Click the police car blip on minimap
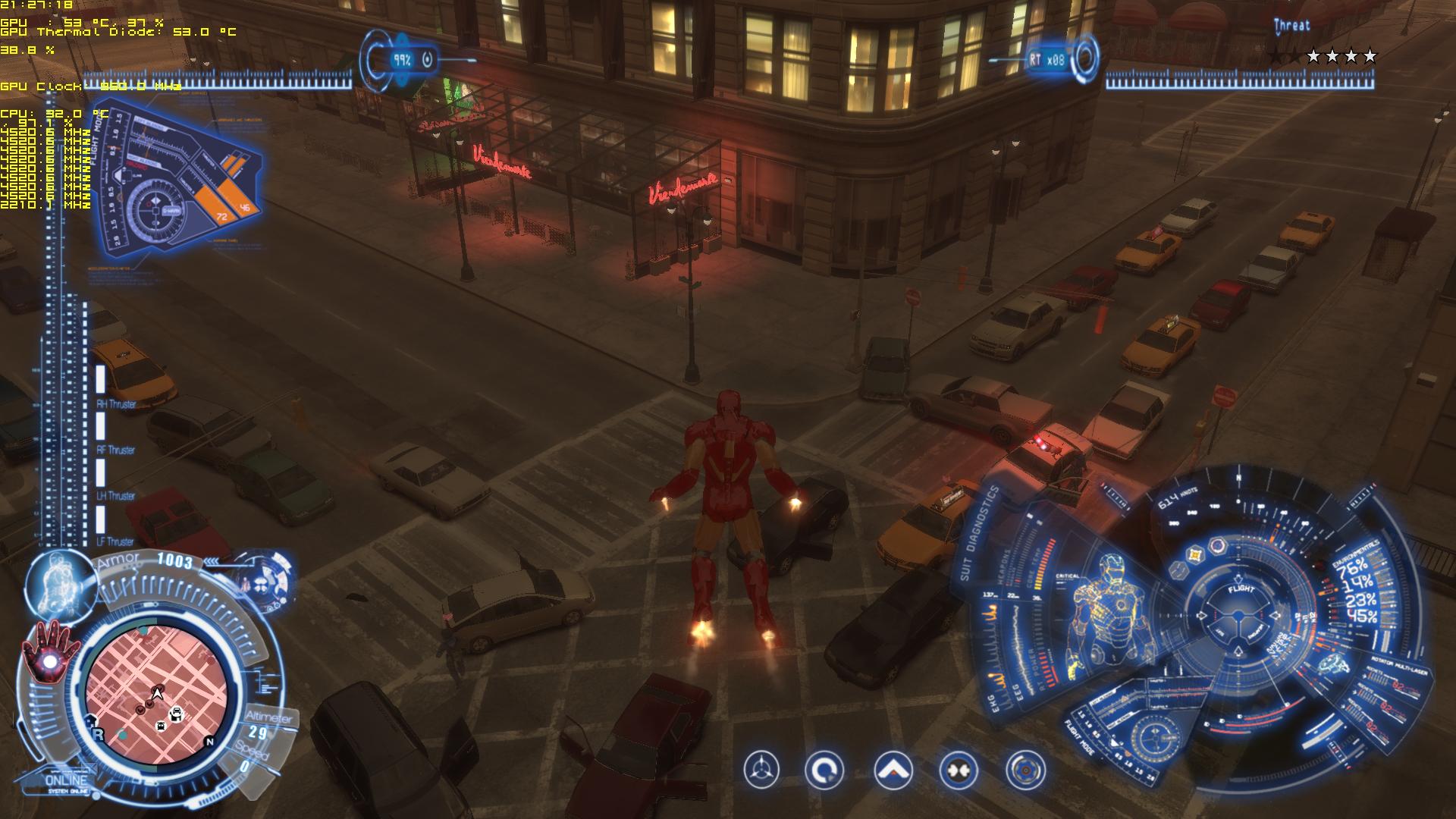The width and height of the screenshot is (1456, 819). [x=176, y=713]
